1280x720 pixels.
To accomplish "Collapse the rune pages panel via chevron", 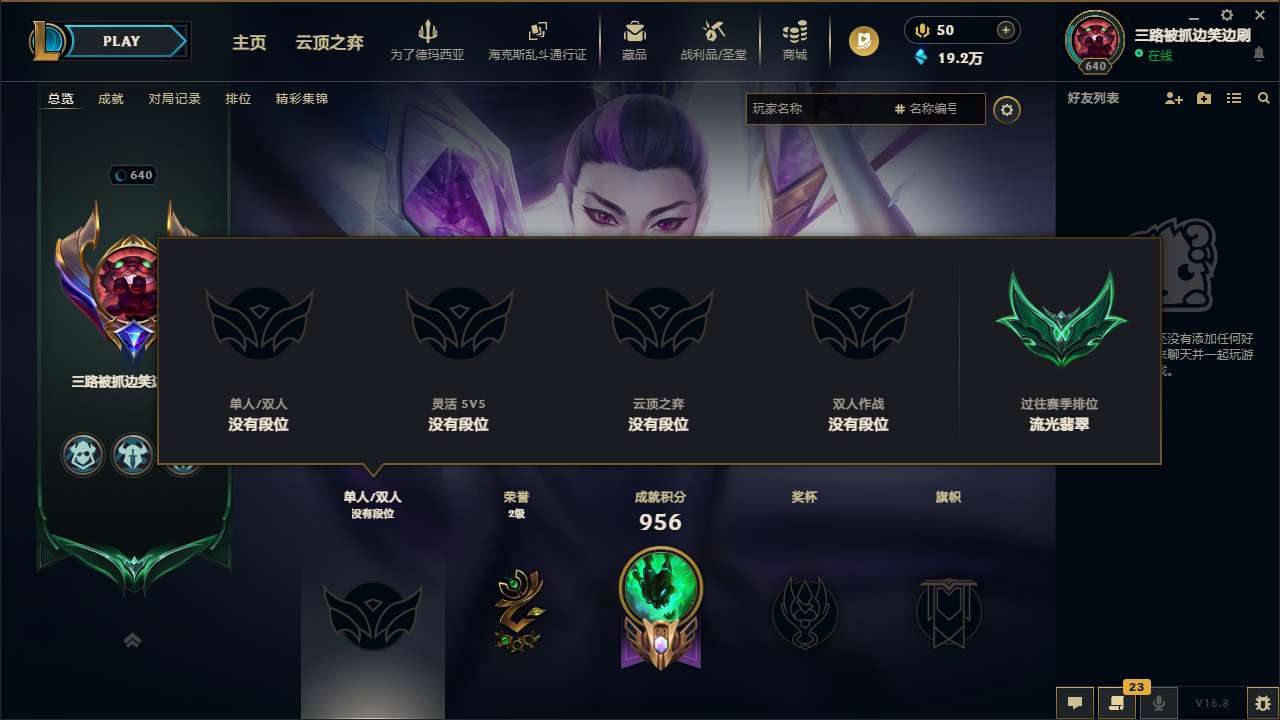I will [132, 640].
